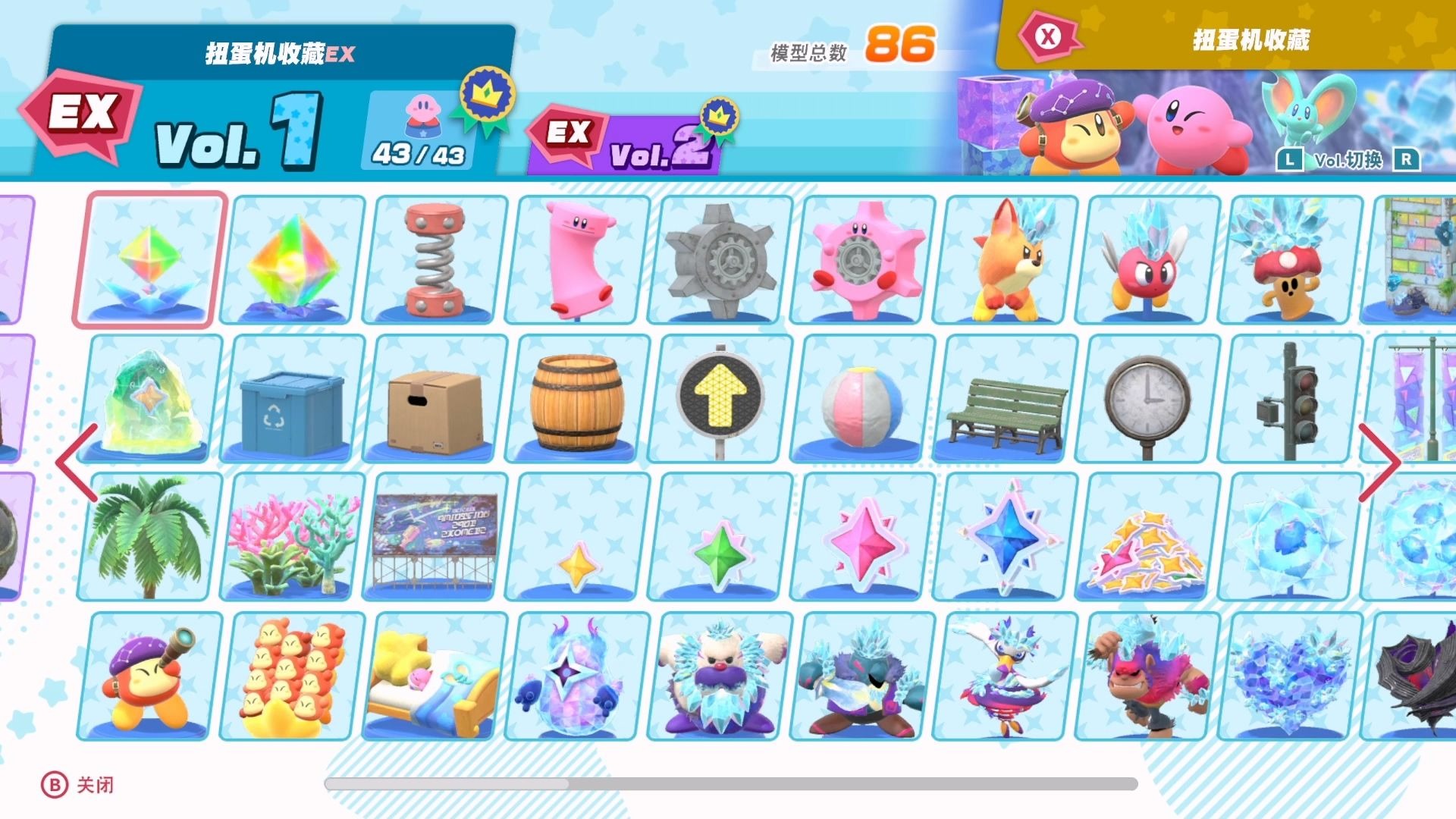
Task: Select the green park bench figure
Action: coord(1006,409)
